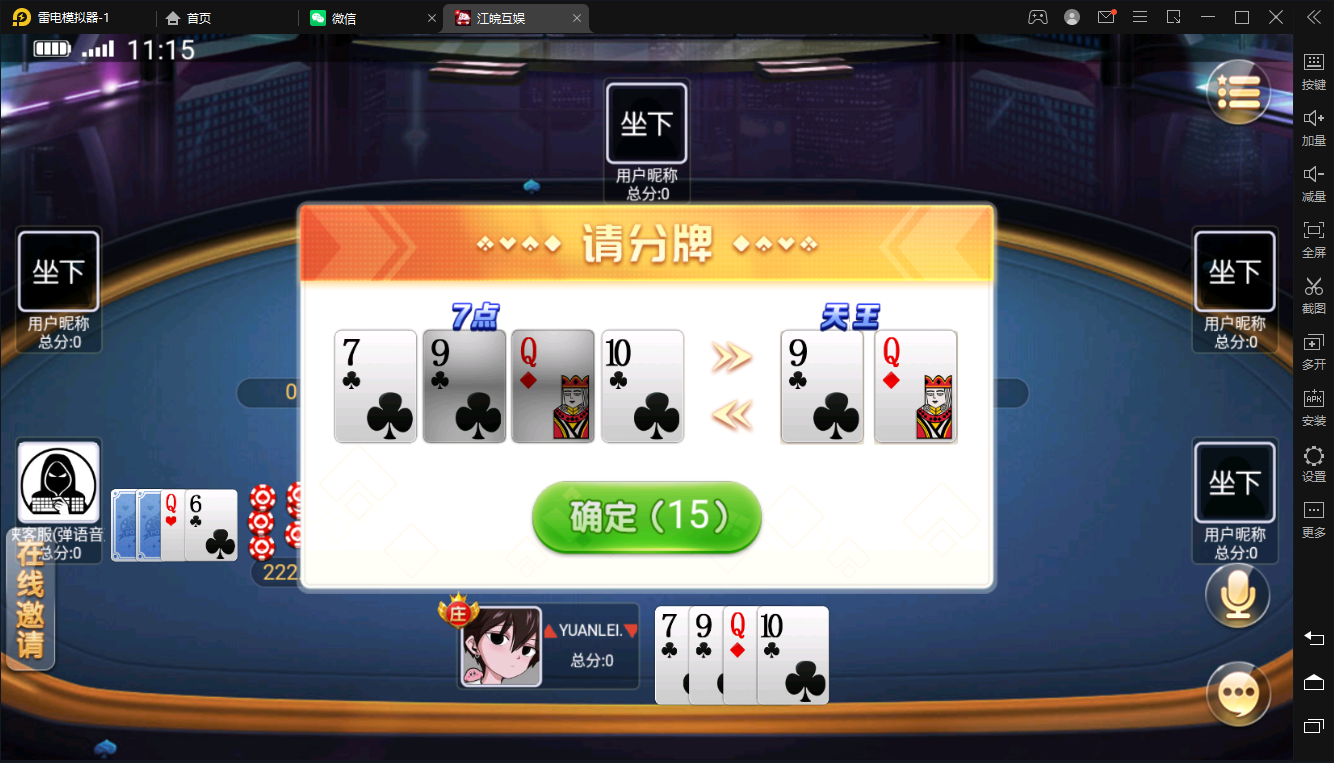
Task: Open the gamepad icon in the title bar
Action: coord(1037,17)
